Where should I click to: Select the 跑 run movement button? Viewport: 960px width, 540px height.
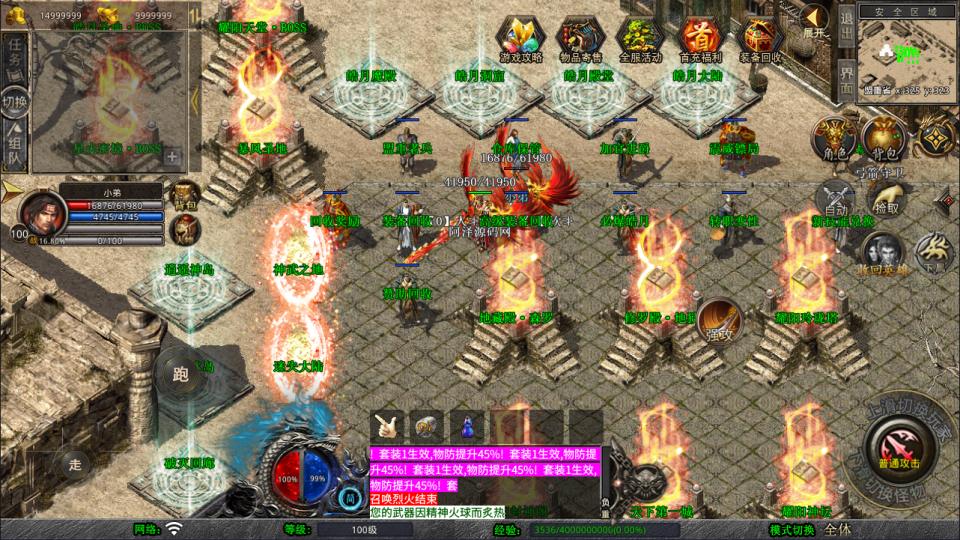179,377
